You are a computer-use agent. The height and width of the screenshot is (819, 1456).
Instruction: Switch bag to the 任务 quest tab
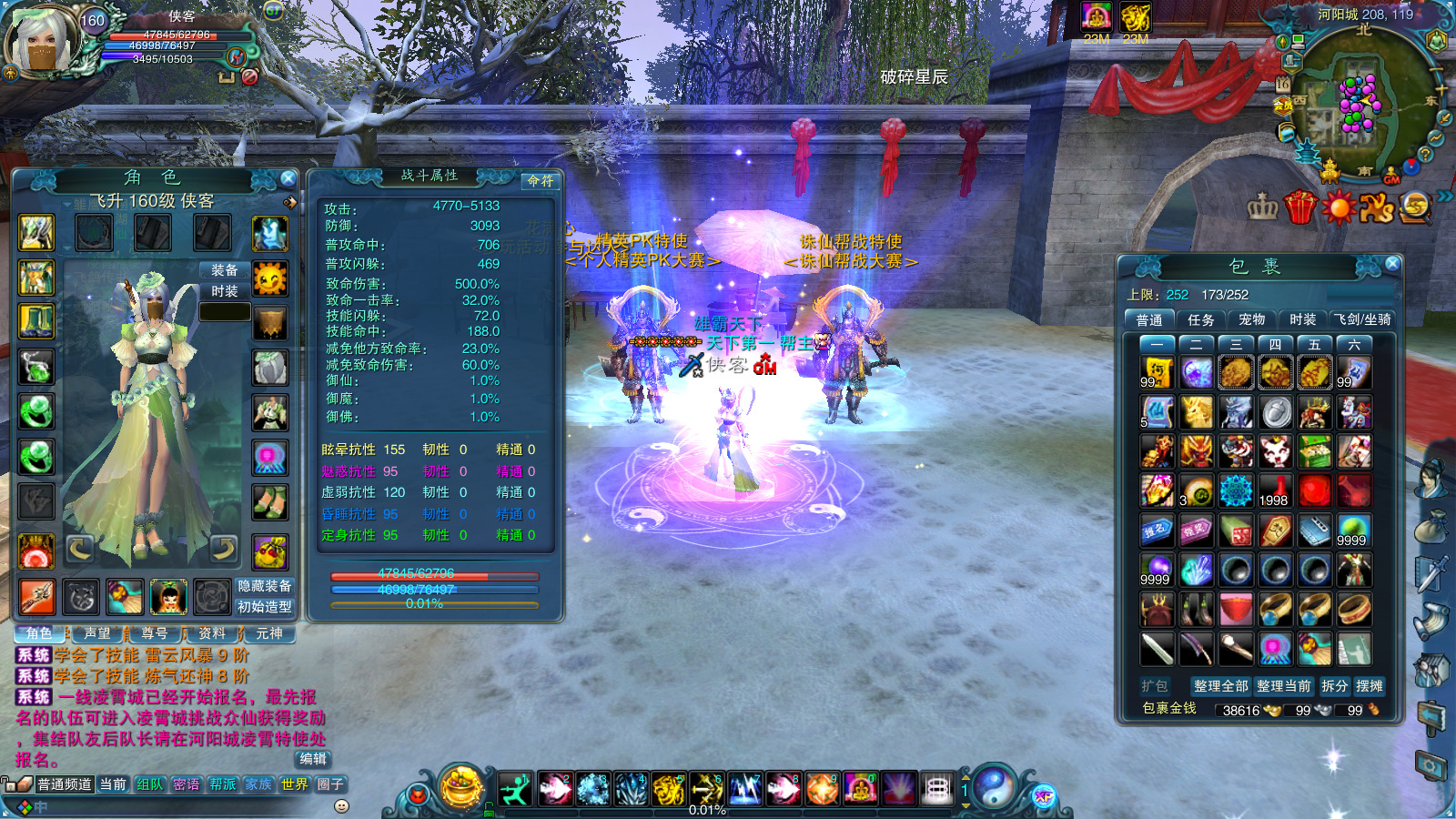click(1200, 319)
